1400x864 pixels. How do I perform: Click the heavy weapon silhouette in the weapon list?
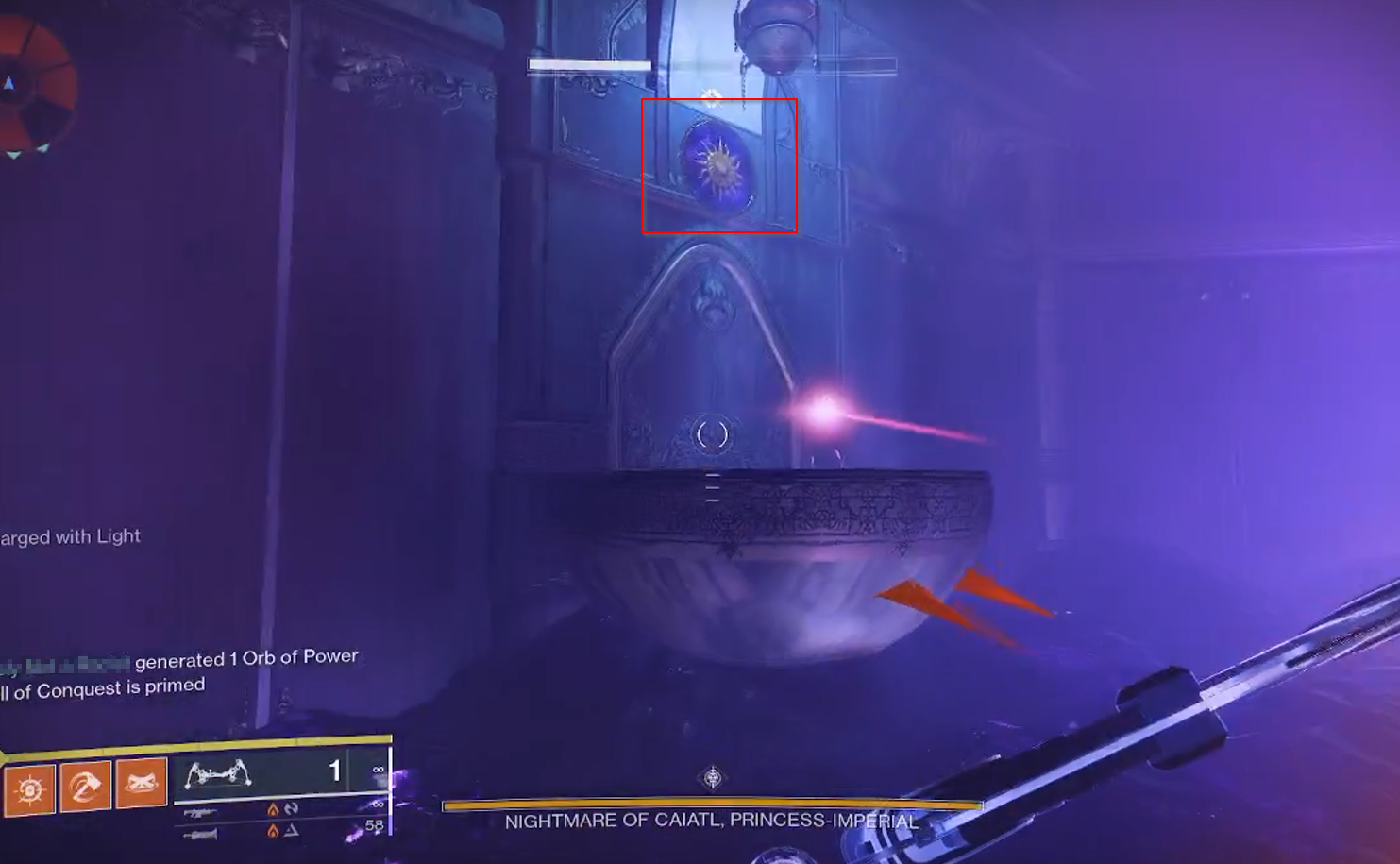coord(200,835)
